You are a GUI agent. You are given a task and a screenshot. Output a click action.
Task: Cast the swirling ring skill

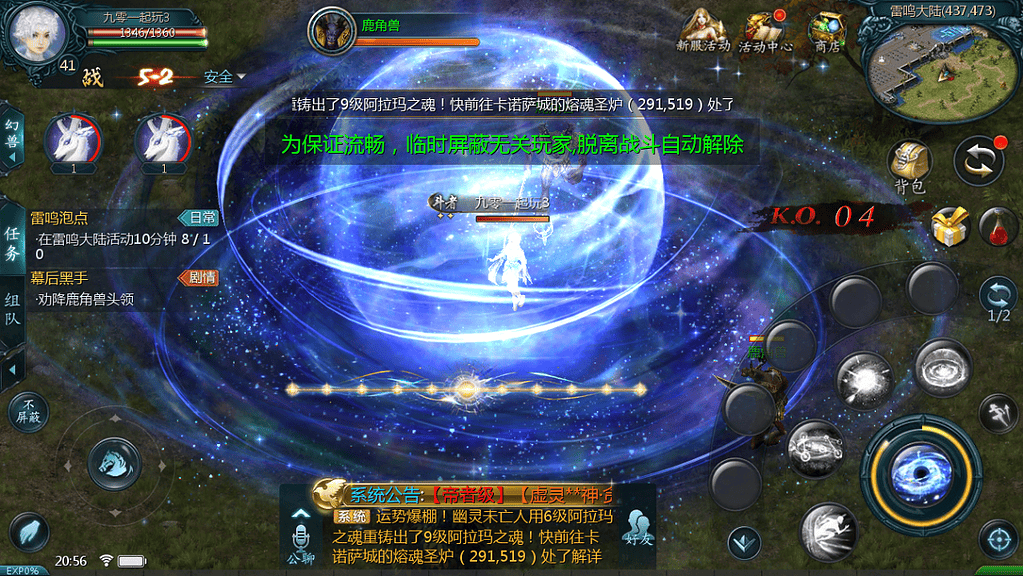point(942,369)
